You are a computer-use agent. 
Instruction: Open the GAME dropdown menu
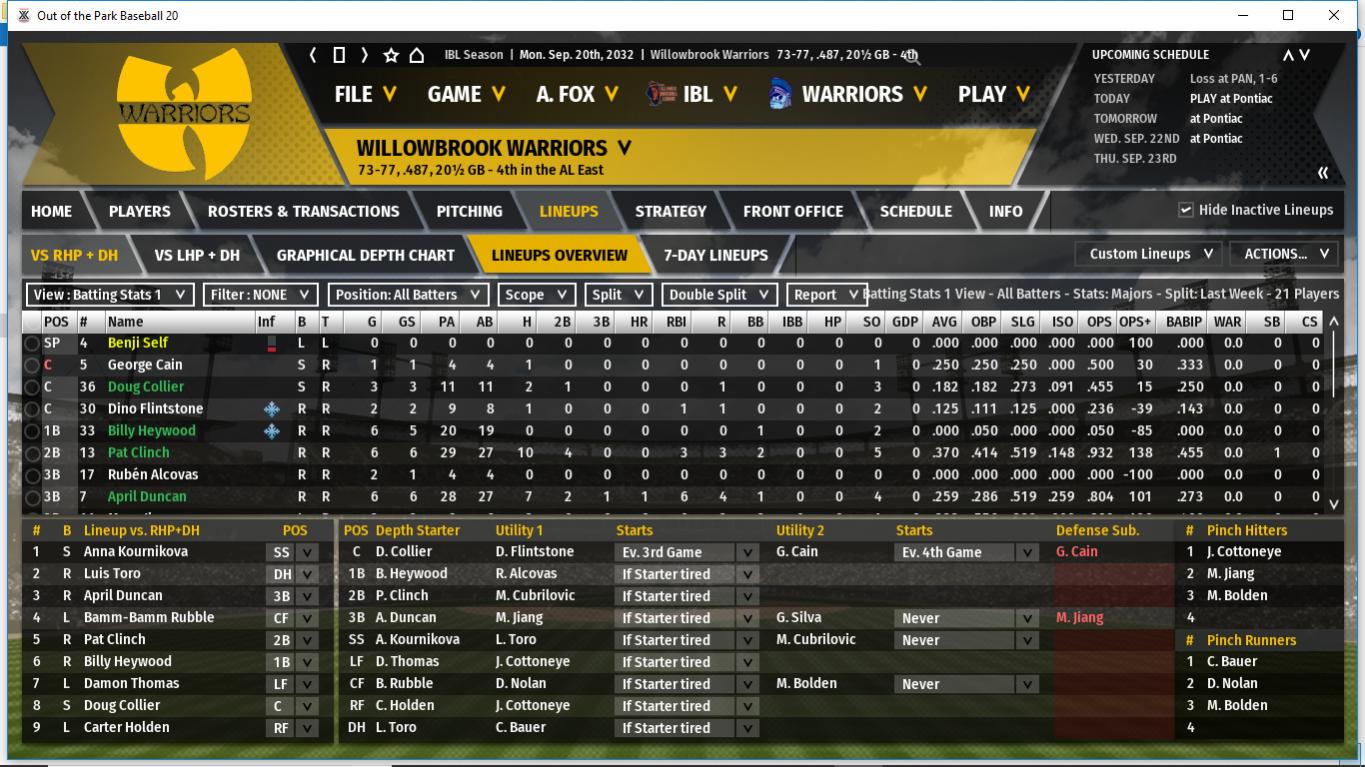click(x=465, y=94)
